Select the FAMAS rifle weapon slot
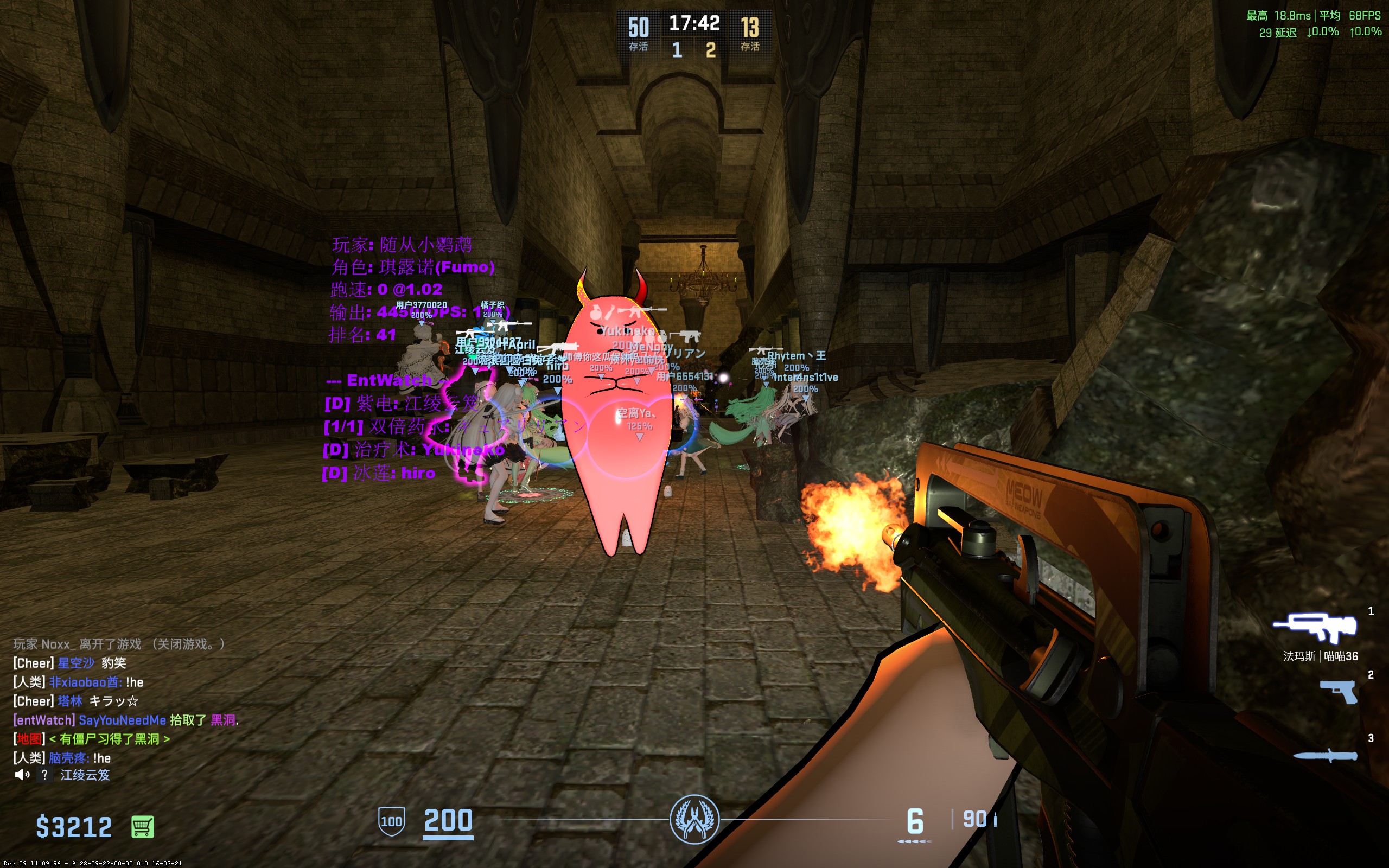Viewport: 1389px width, 868px height. (x=1315, y=627)
